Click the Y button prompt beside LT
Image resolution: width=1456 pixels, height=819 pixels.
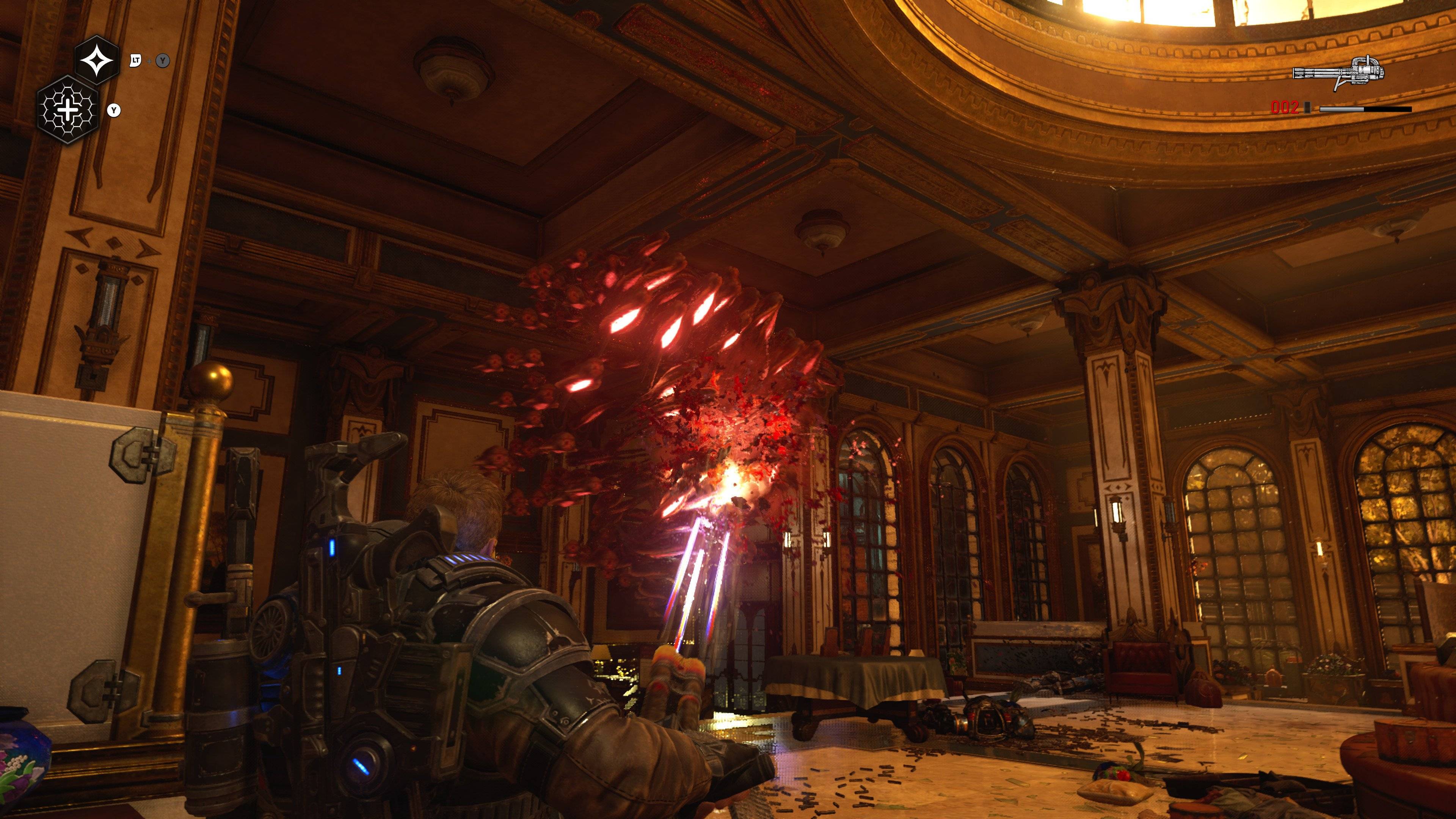162,61
